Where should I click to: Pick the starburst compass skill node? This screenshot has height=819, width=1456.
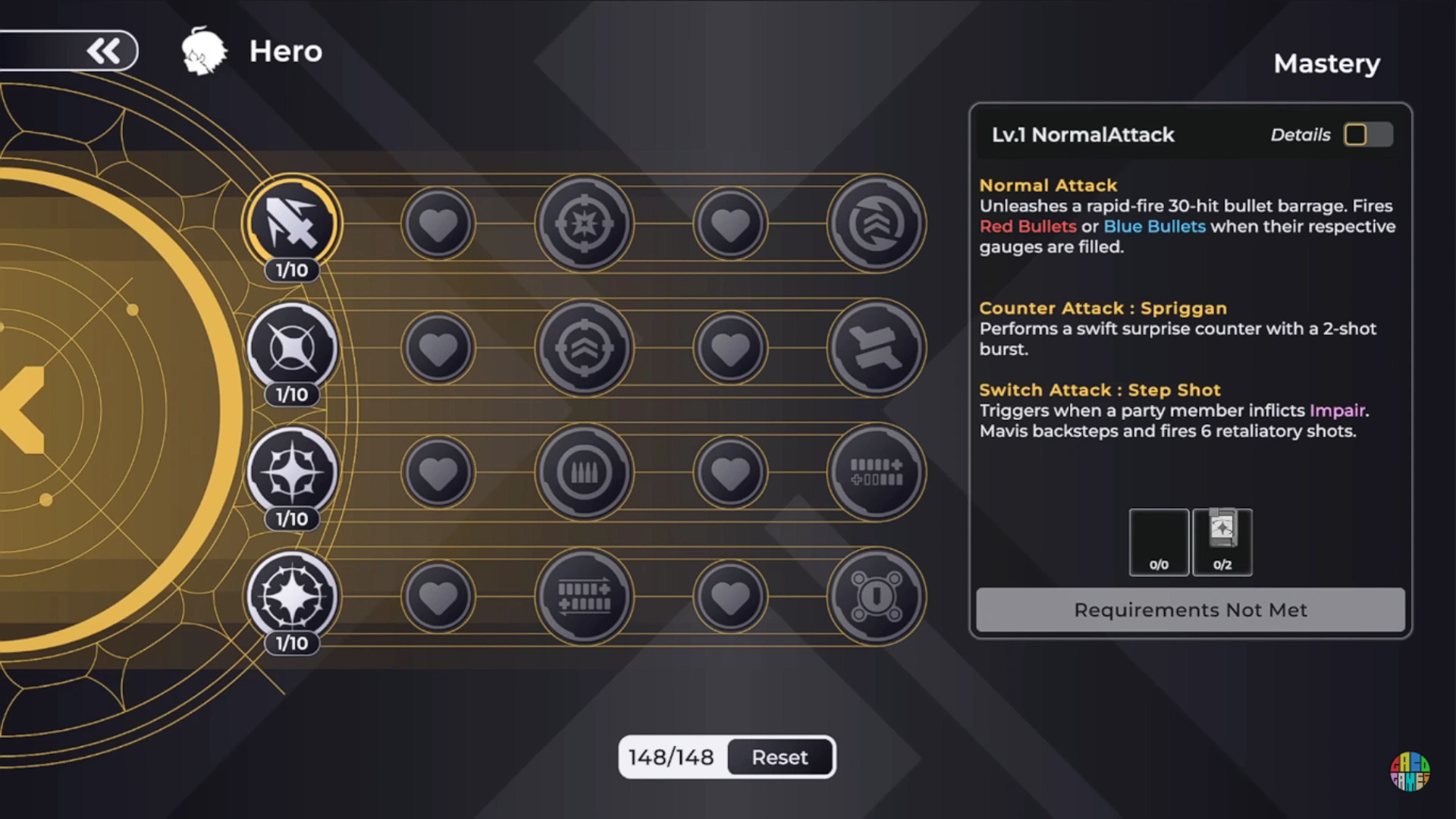point(292,596)
